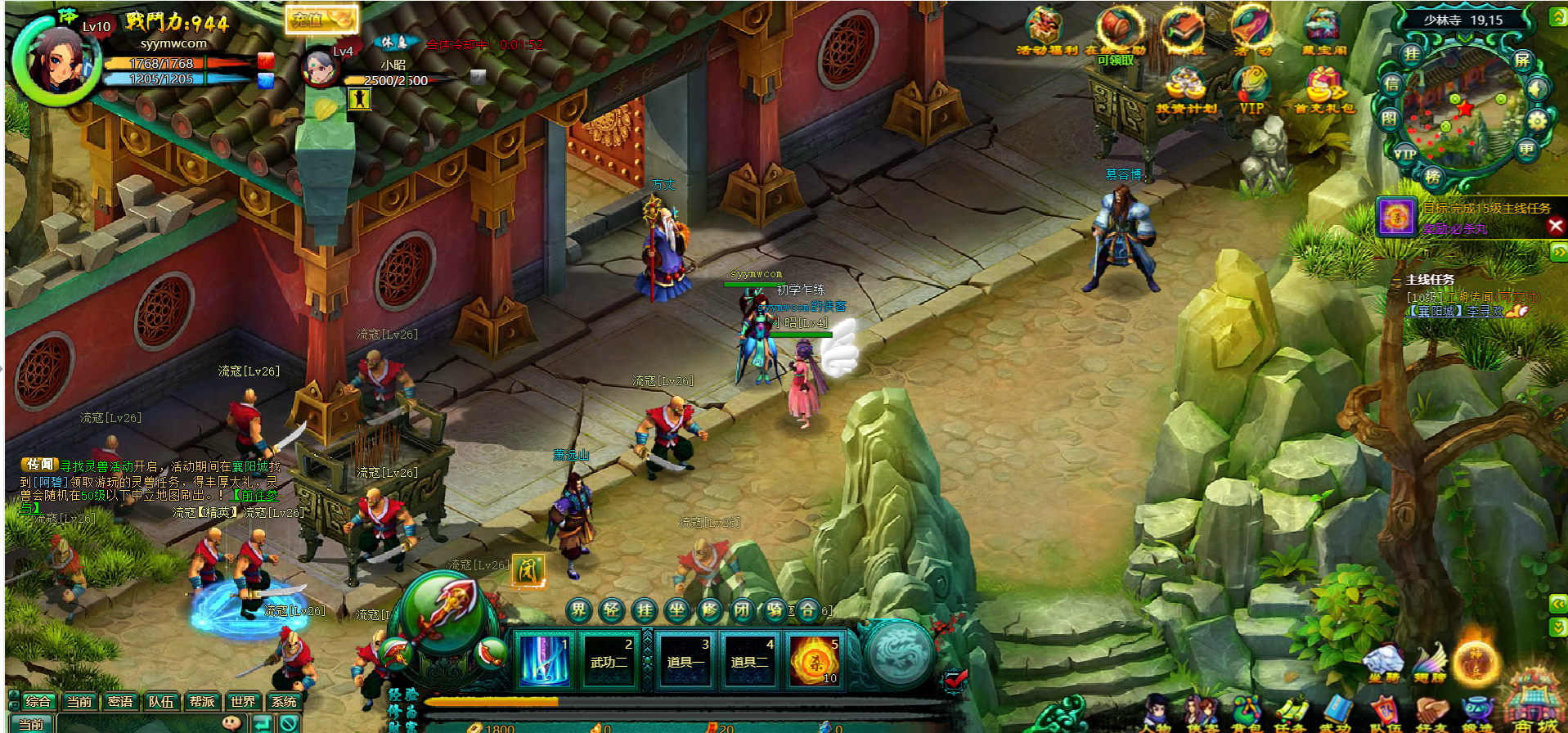Image resolution: width=1568 pixels, height=733 pixels.
Task: Toggle the 挂 auto-battle round button
Action: (x=645, y=609)
